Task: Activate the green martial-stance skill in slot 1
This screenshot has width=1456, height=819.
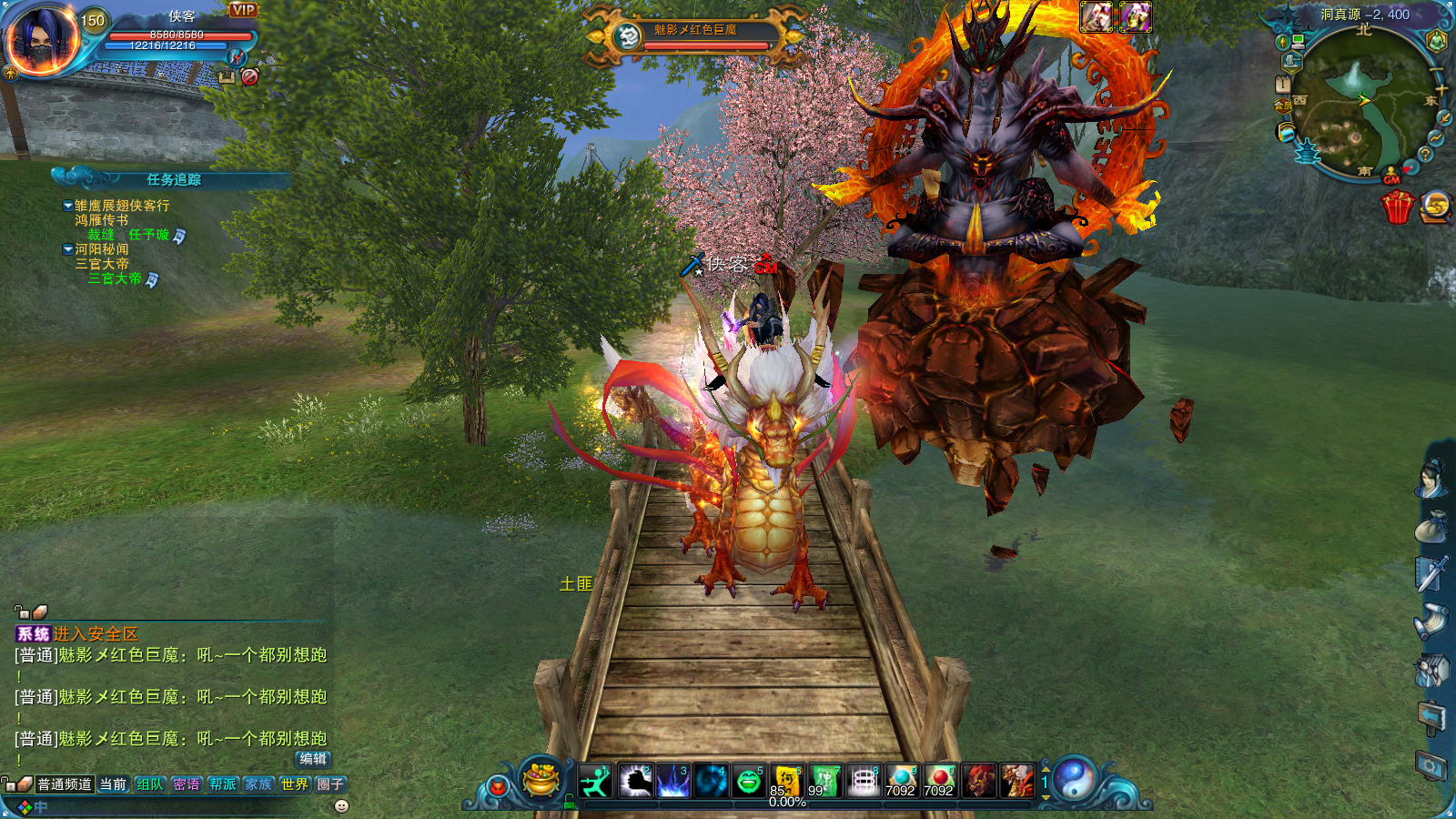Action: 595,781
